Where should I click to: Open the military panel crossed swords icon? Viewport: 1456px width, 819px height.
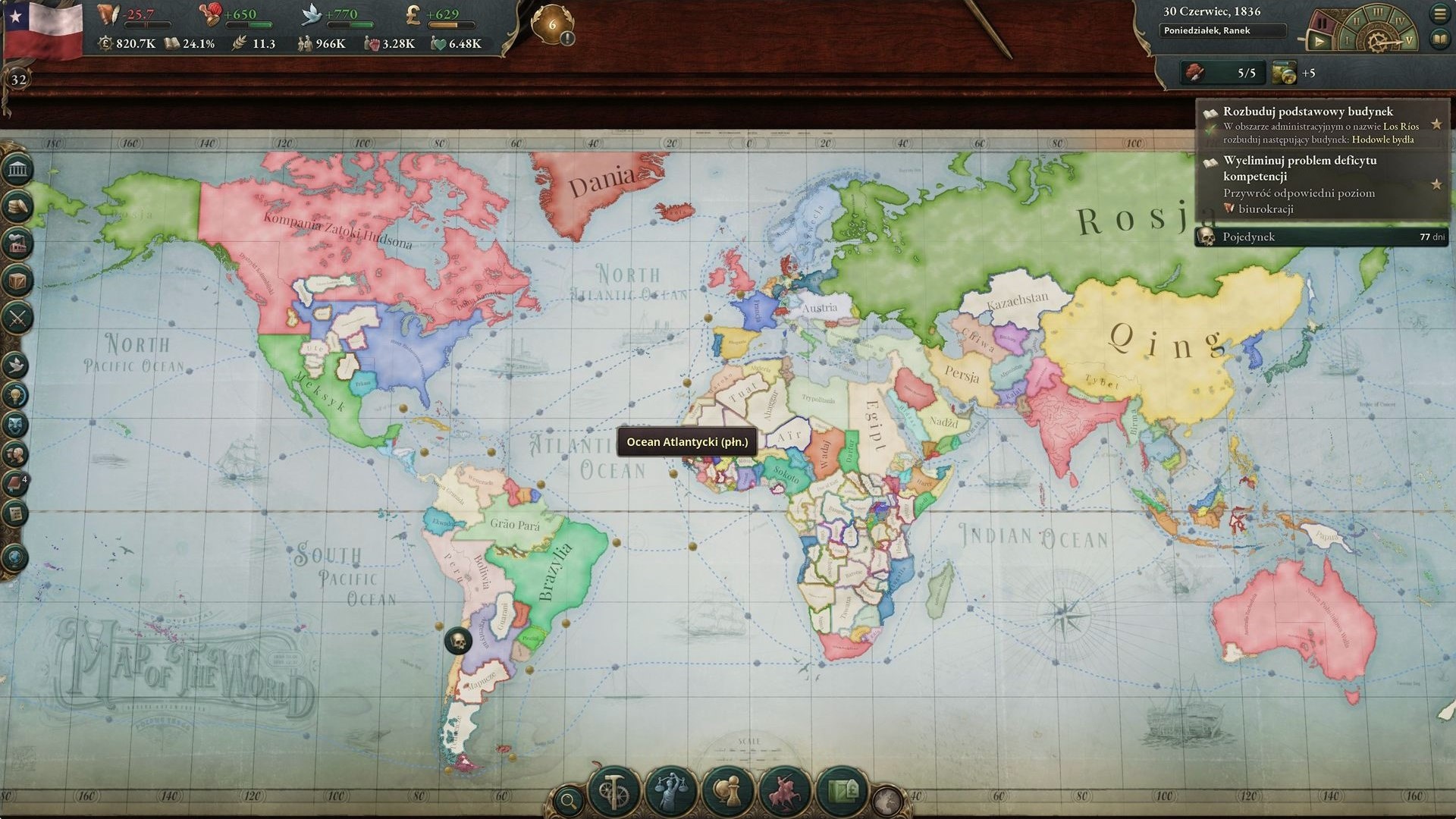tap(17, 318)
